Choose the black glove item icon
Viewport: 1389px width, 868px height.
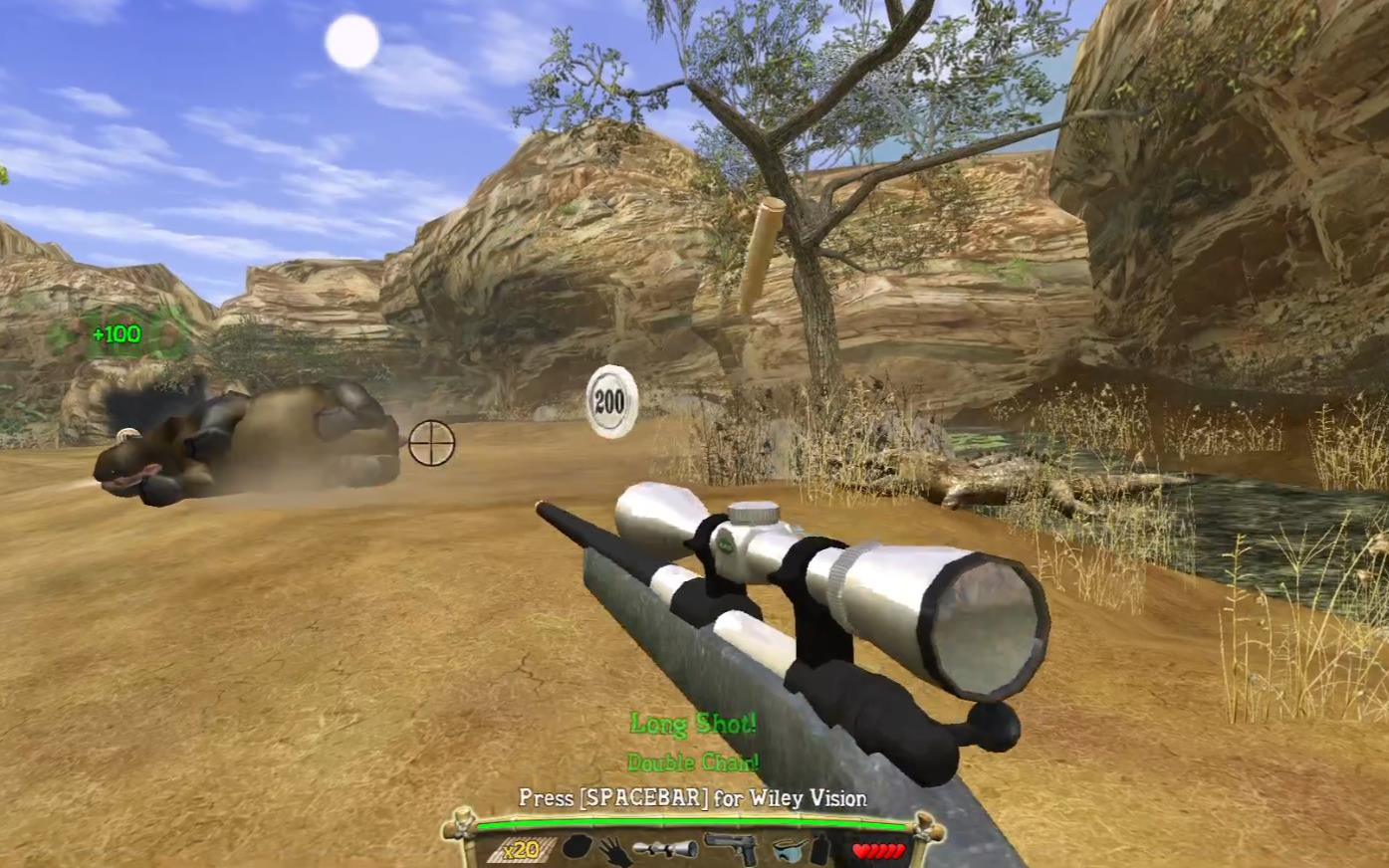click(615, 851)
